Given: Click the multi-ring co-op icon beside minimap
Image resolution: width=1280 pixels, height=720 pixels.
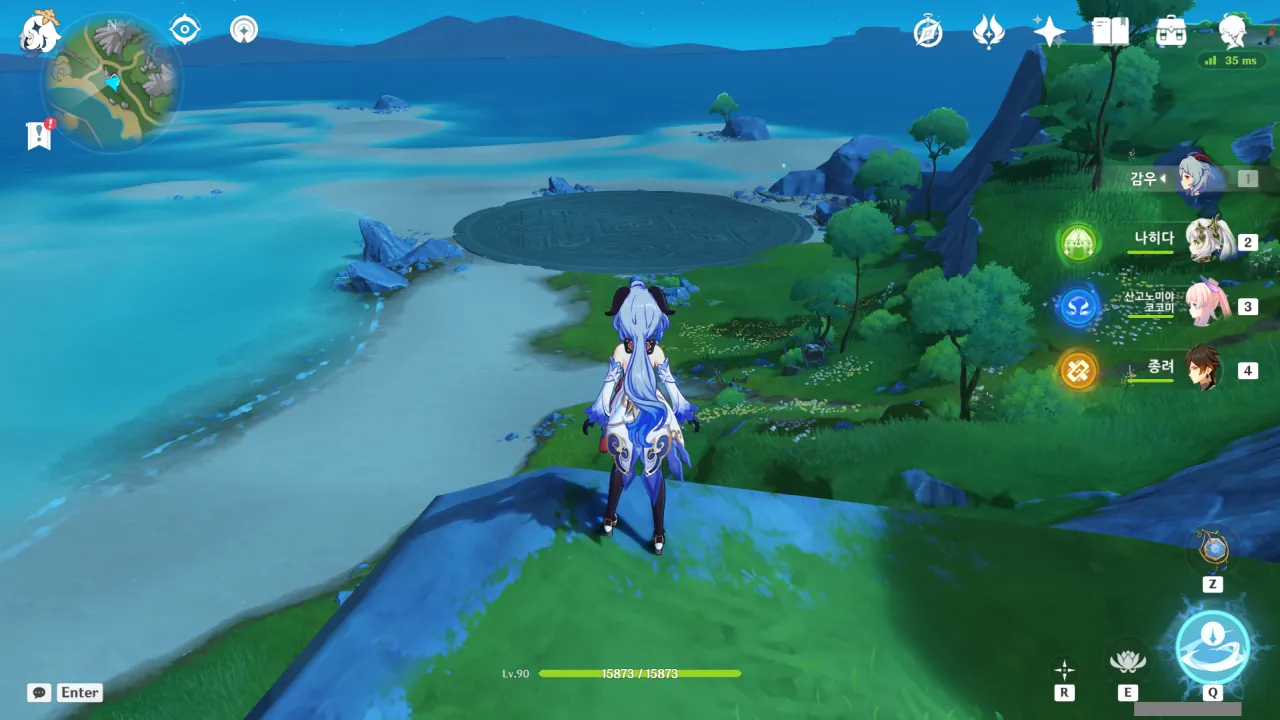Looking at the screenshot, I should coord(243,30).
